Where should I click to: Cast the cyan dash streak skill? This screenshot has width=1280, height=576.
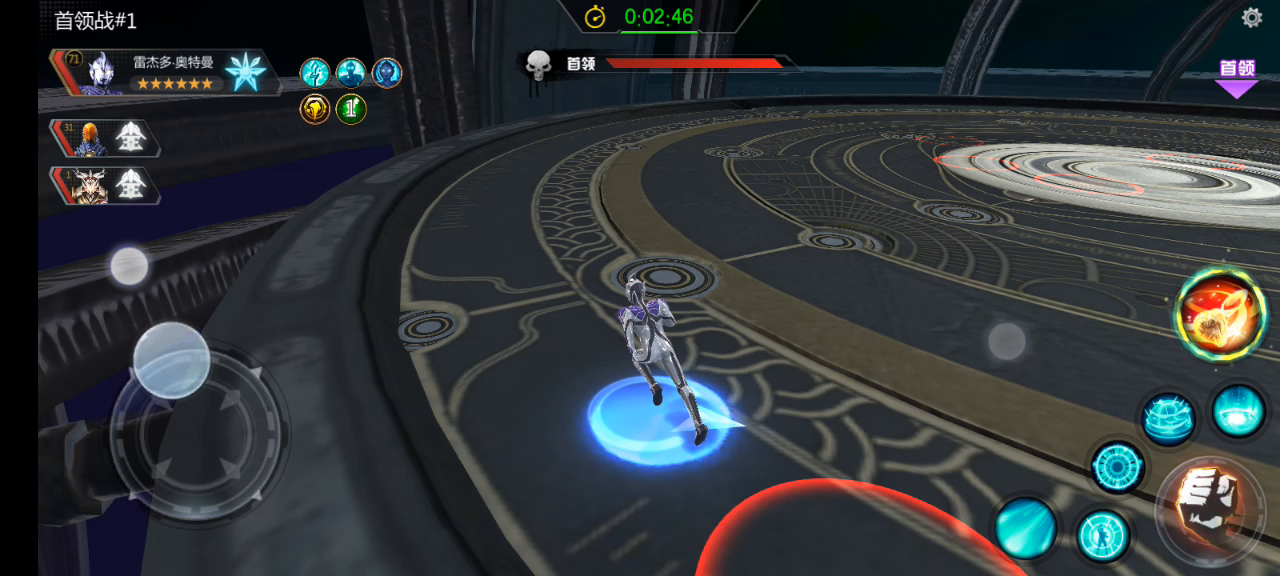click(1025, 527)
